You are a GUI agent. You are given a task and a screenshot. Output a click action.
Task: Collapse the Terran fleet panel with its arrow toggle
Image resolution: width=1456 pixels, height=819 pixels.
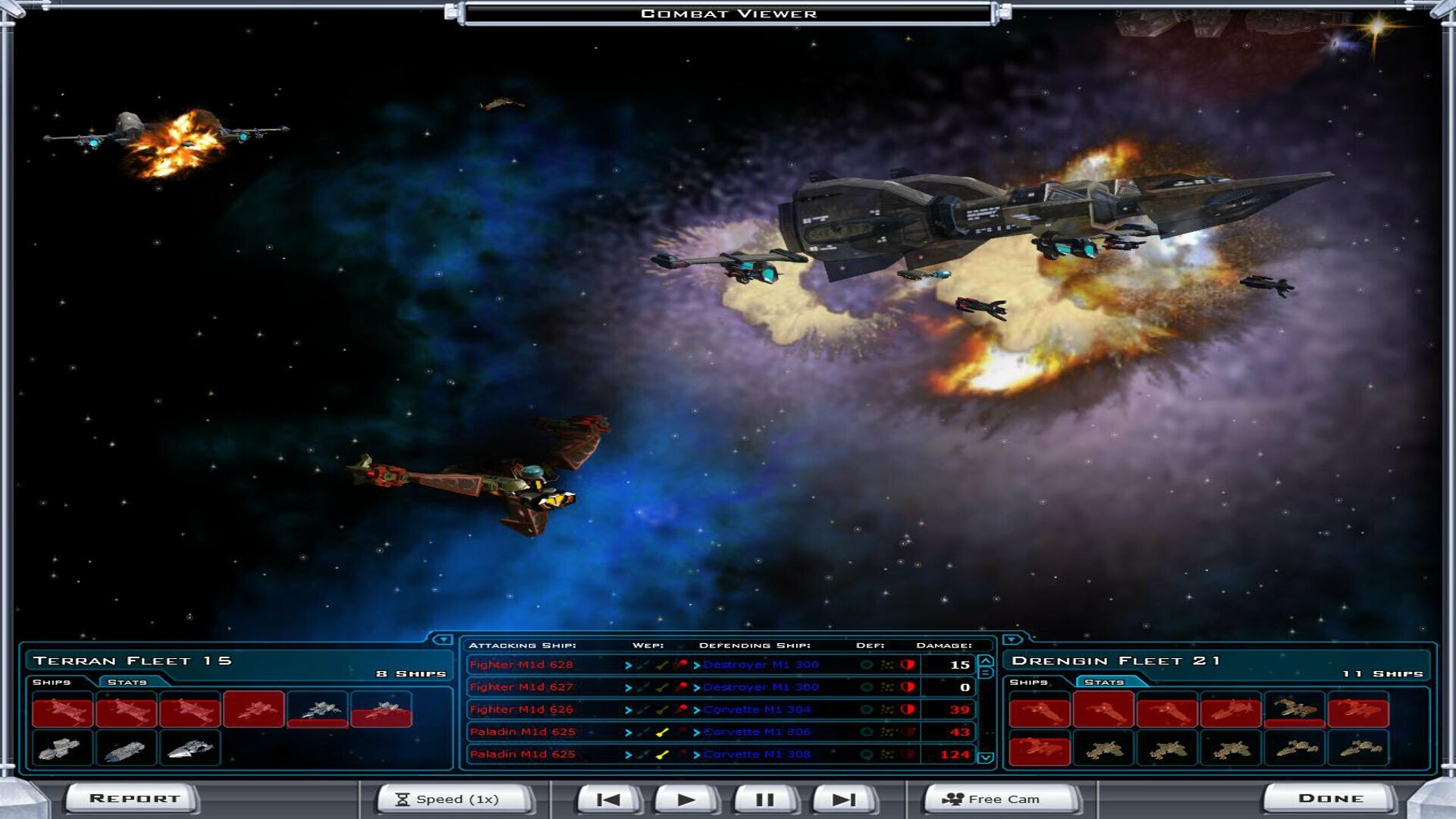442,641
